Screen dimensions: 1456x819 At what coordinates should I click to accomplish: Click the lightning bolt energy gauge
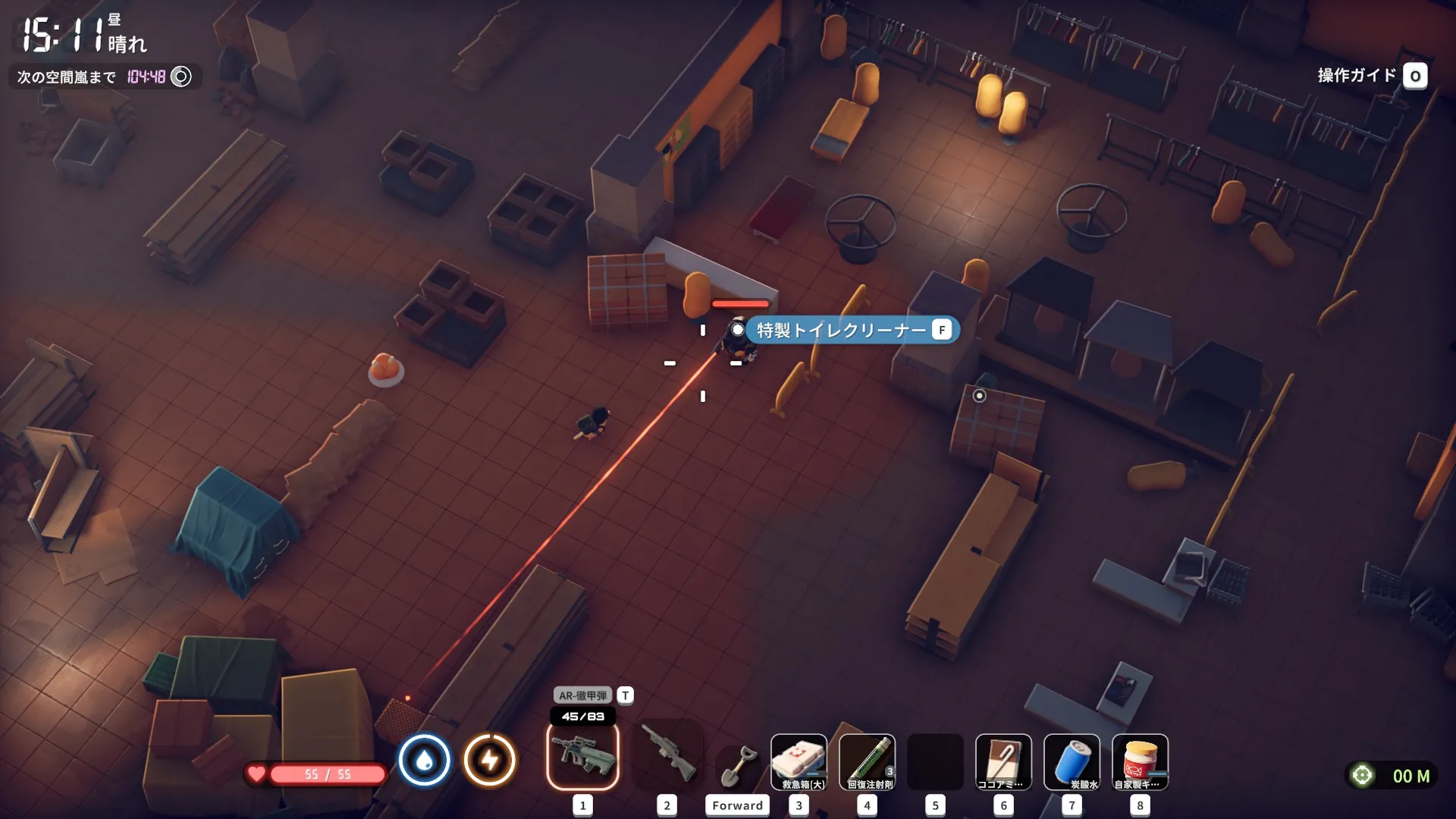490,760
